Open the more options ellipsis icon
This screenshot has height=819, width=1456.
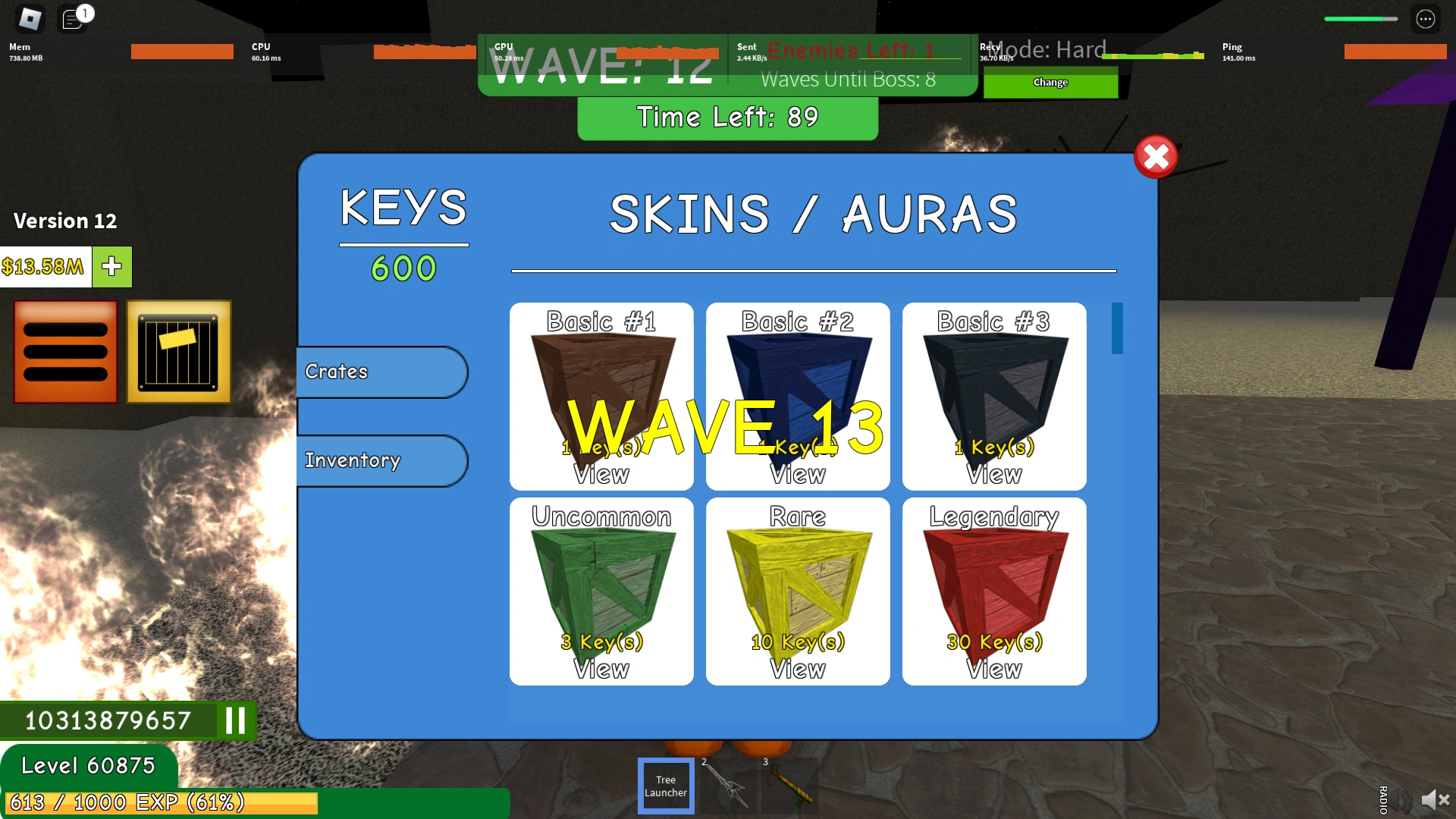pyautogui.click(x=1426, y=18)
